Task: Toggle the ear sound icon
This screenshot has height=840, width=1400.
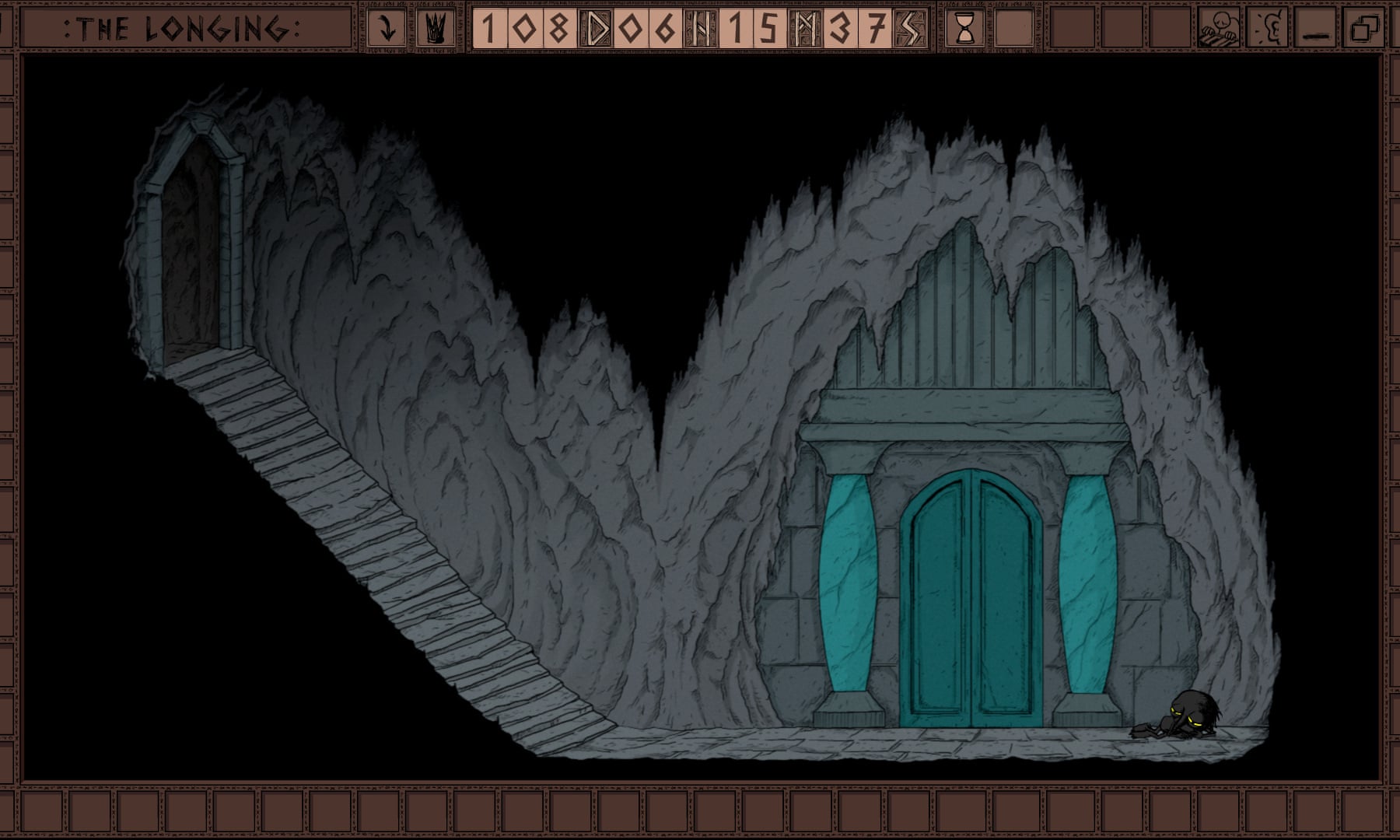Action: (x=1268, y=30)
